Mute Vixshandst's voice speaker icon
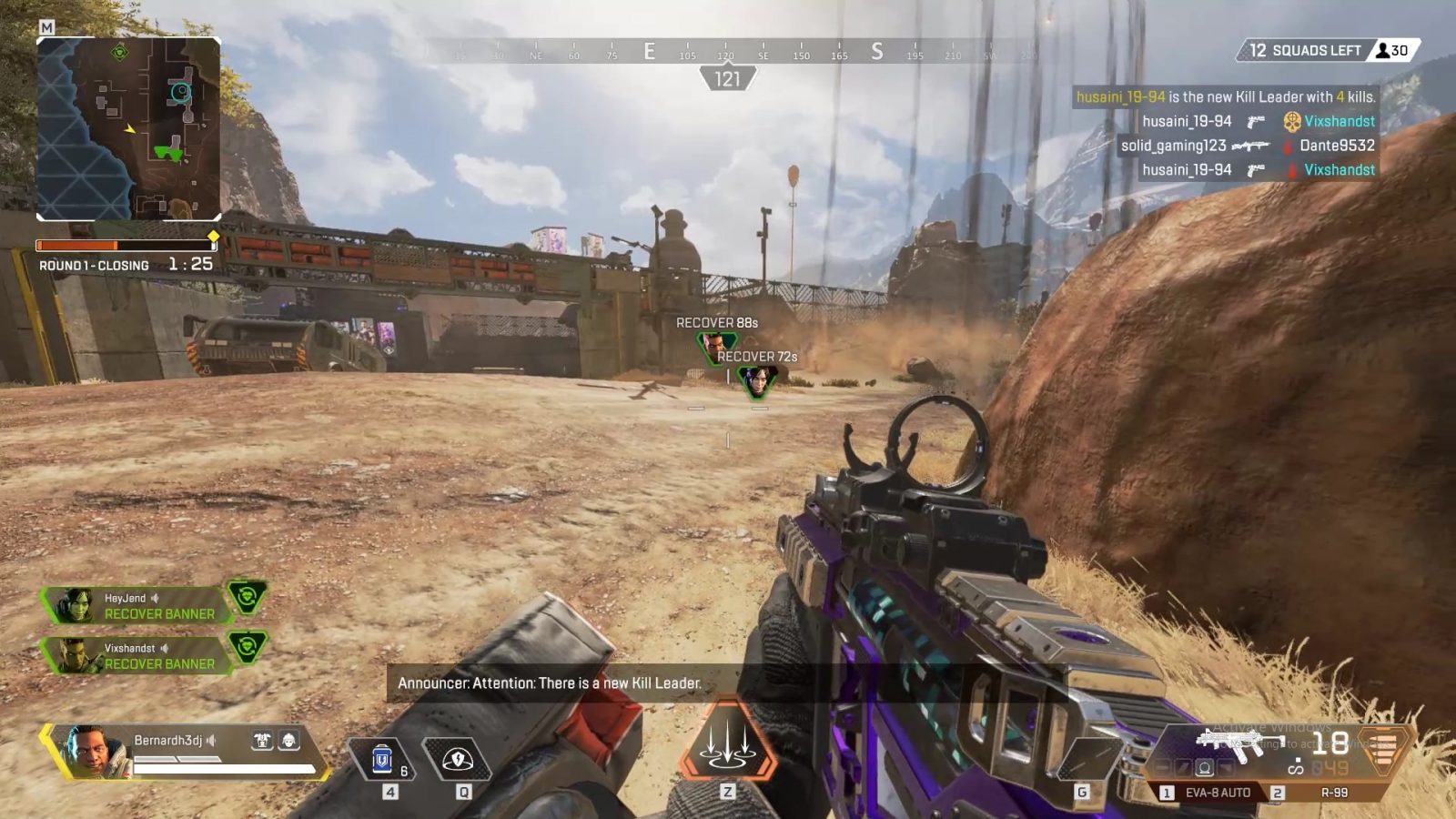 coord(165,647)
